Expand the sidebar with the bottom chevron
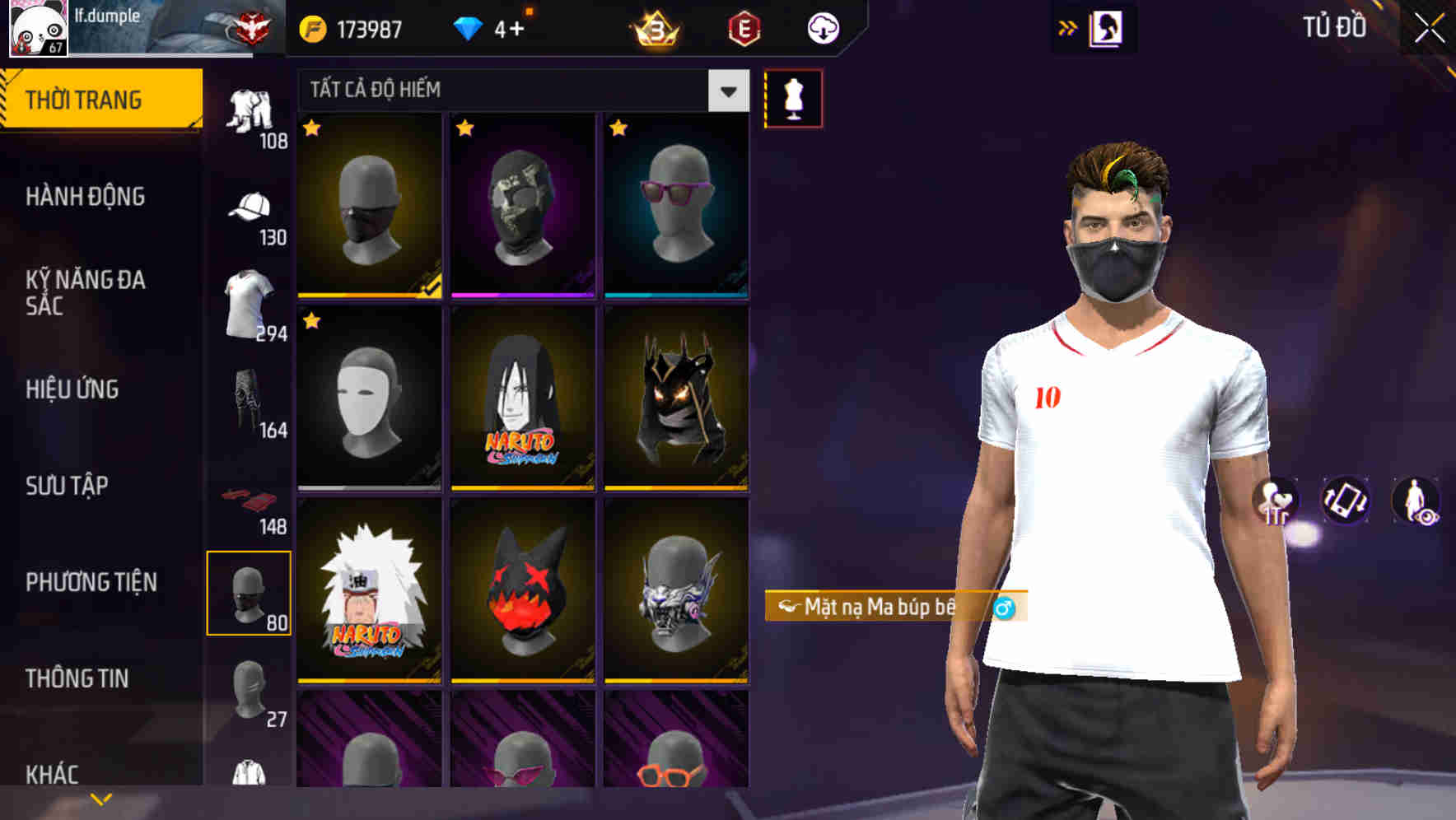 100,798
